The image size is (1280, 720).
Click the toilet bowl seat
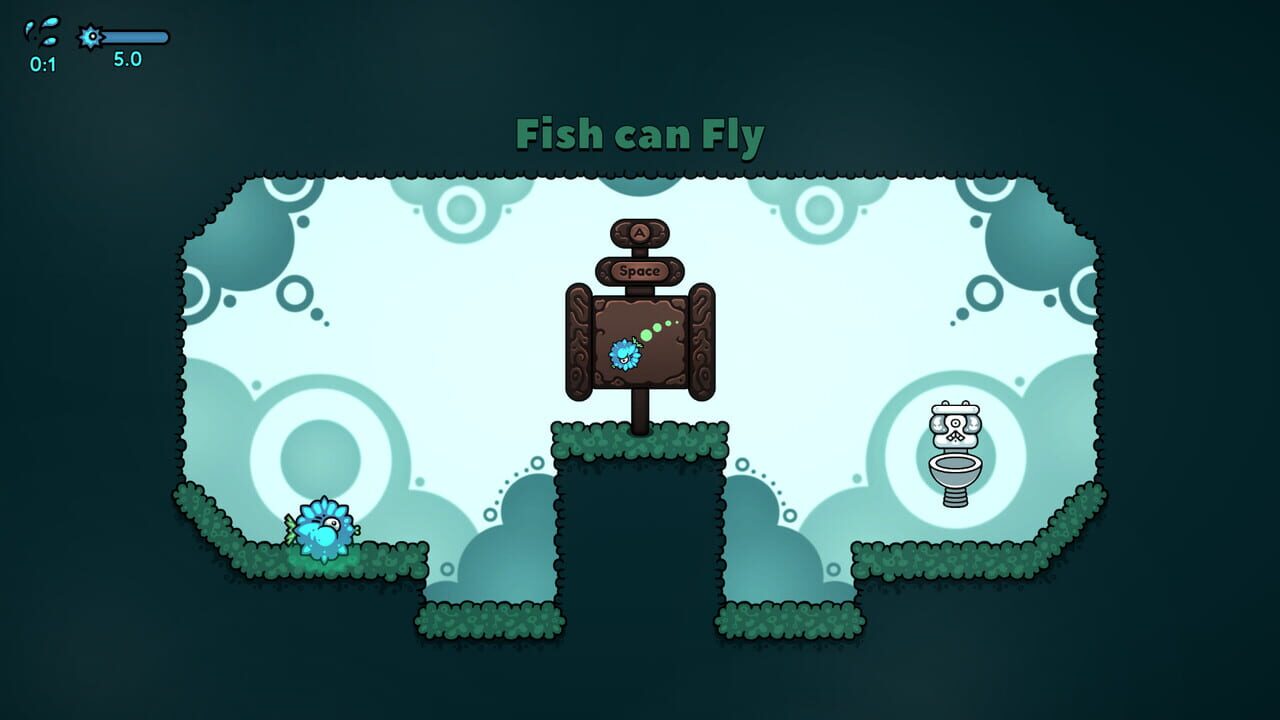[957, 463]
